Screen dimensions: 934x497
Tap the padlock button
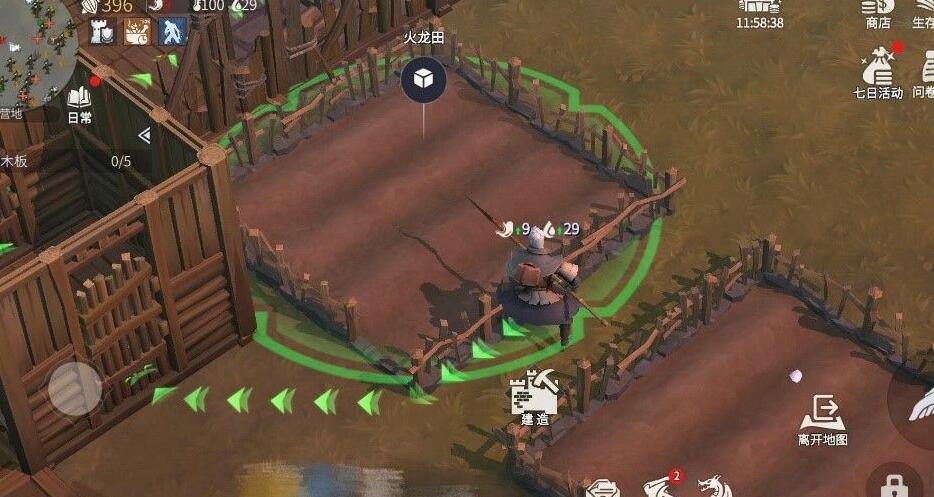pyautogui.click(x=893, y=484)
